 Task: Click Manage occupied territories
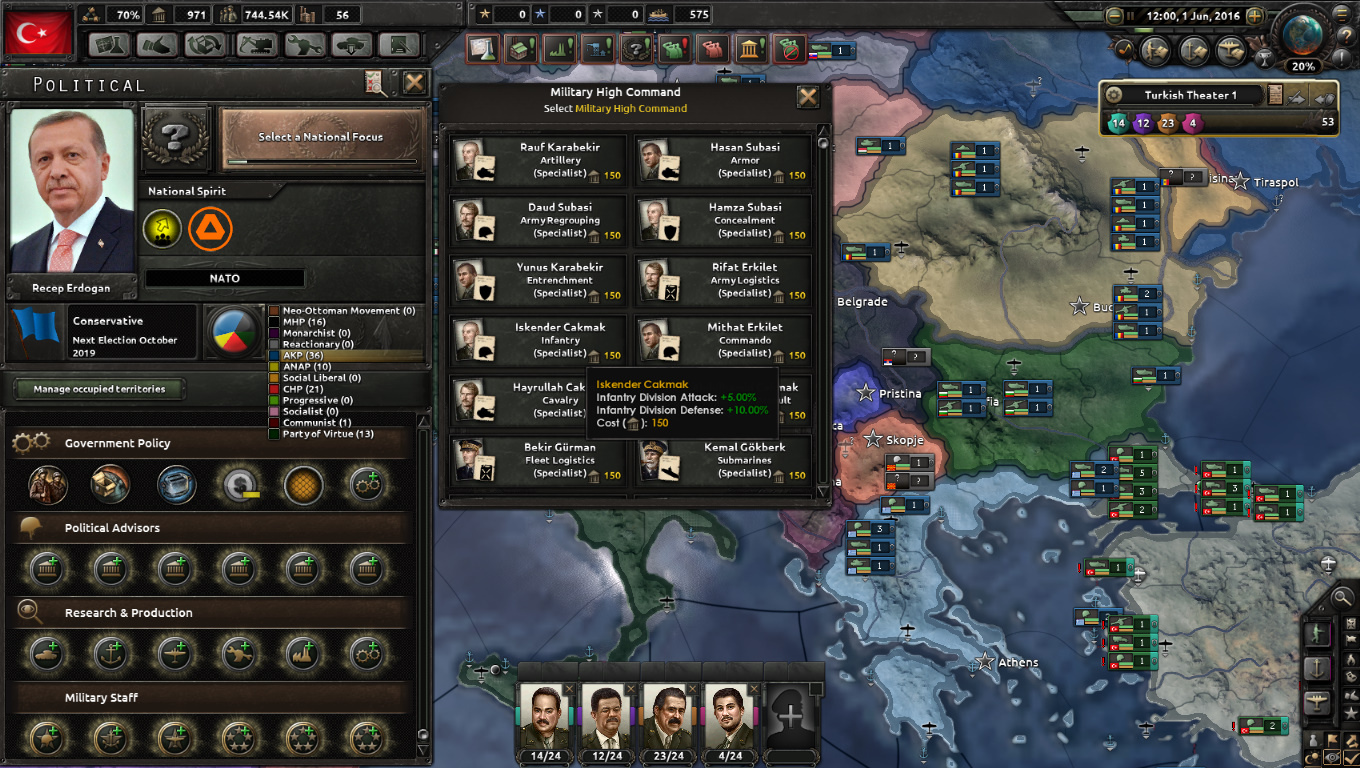tap(98, 389)
